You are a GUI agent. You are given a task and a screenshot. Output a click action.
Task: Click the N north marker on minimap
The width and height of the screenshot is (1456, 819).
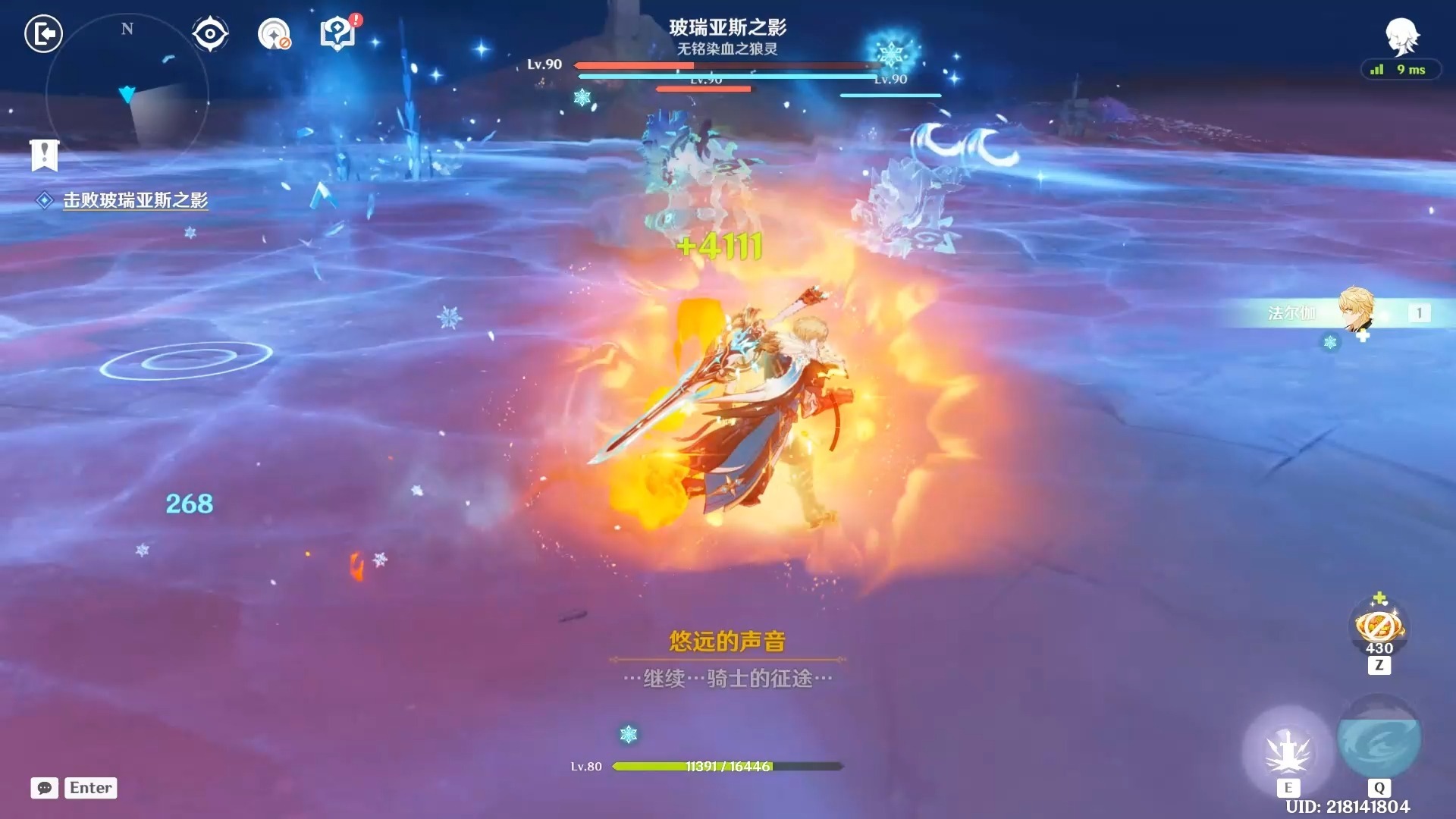(127, 30)
